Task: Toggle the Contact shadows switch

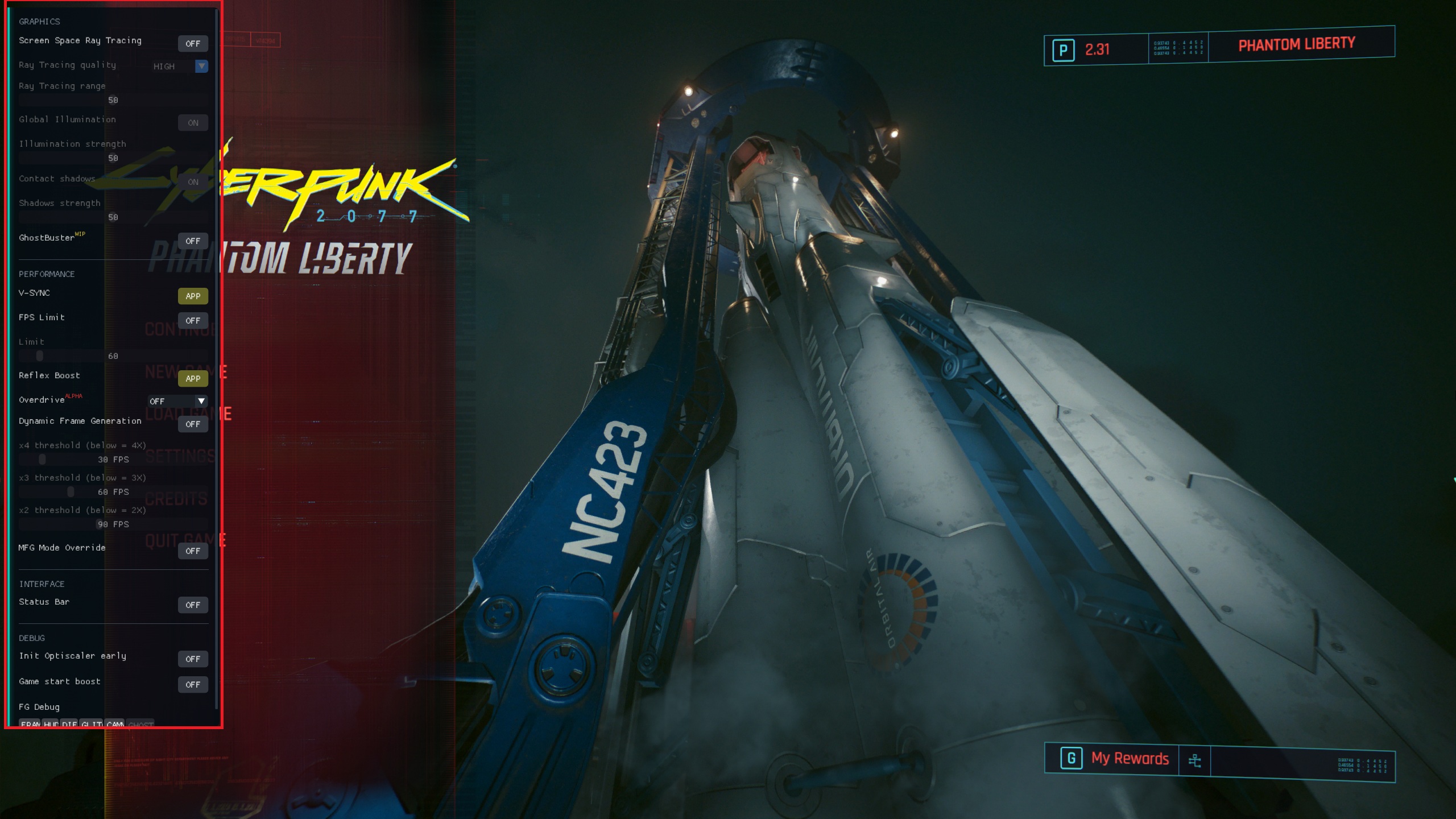Action: click(193, 182)
